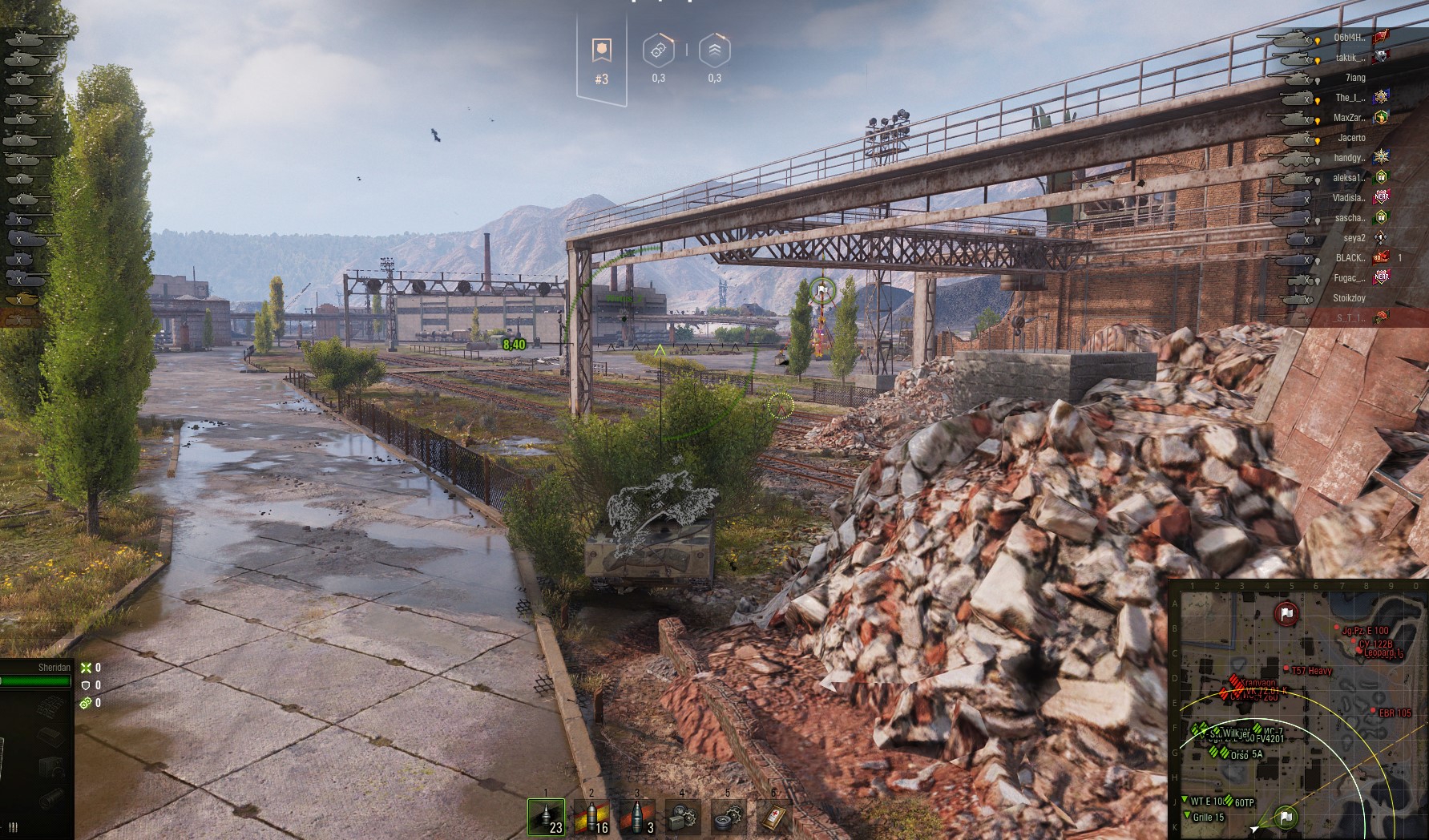
Task: Select player Stoikzloy in the team list
Action: click(x=1349, y=298)
